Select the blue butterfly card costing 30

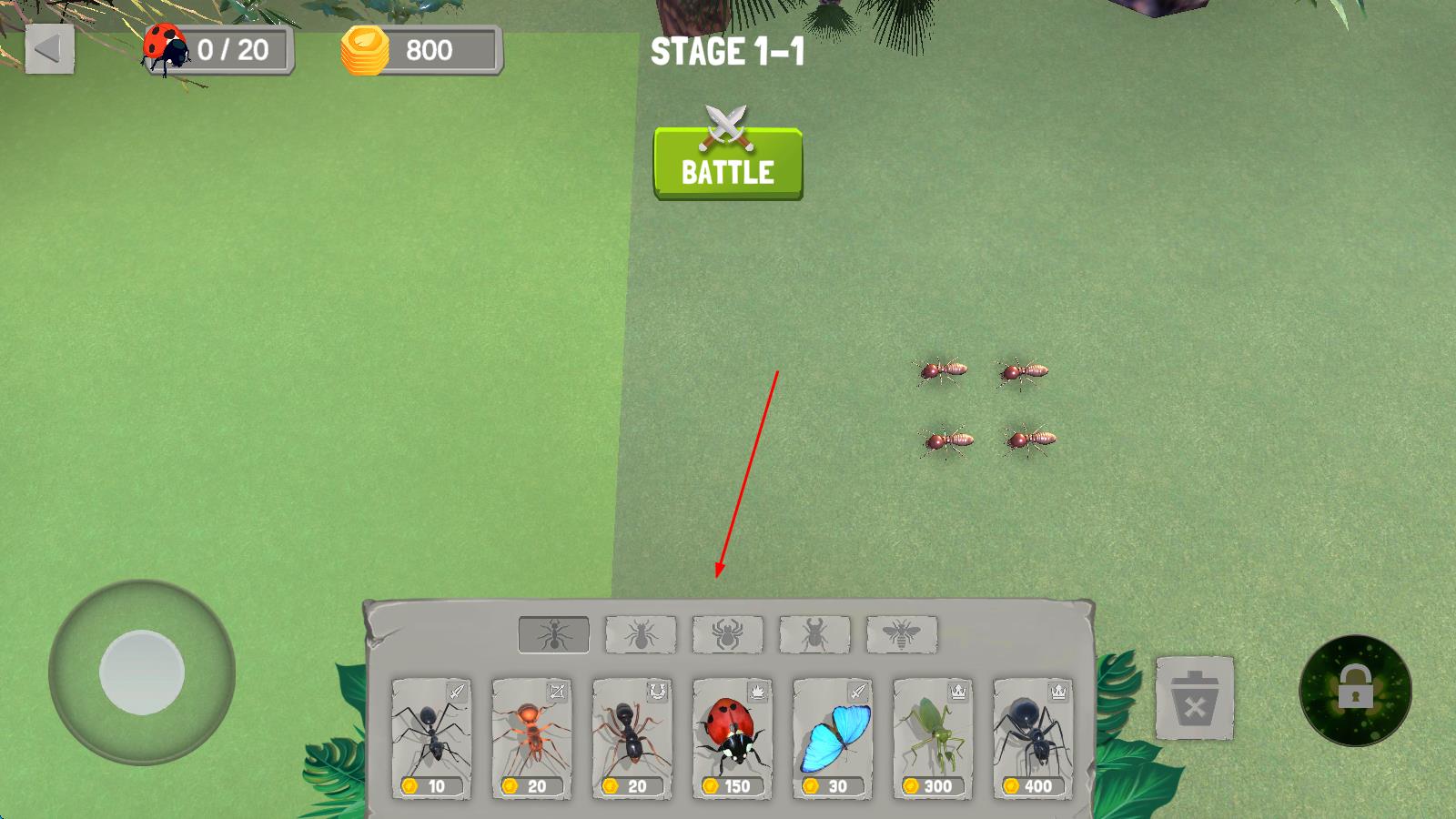[x=832, y=739]
